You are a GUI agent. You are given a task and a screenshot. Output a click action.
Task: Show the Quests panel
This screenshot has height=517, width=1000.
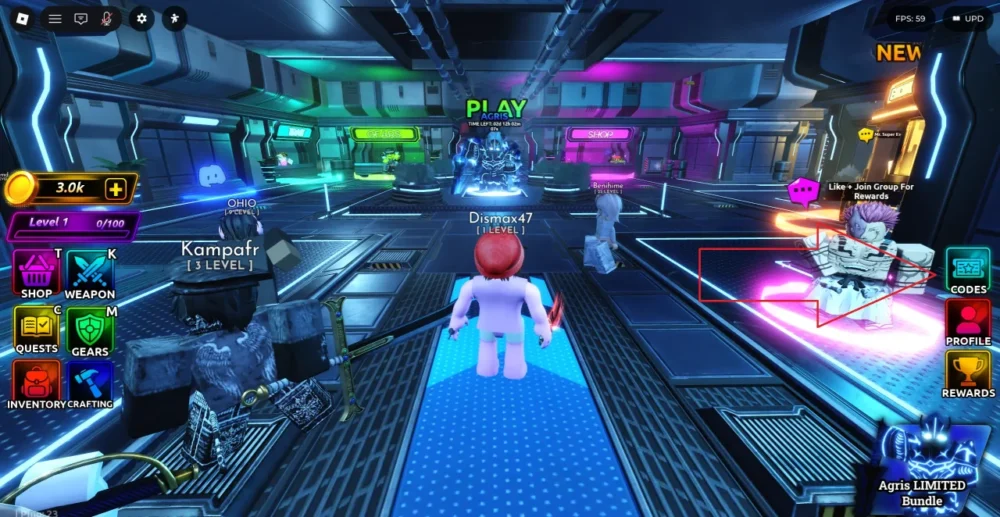(36, 328)
